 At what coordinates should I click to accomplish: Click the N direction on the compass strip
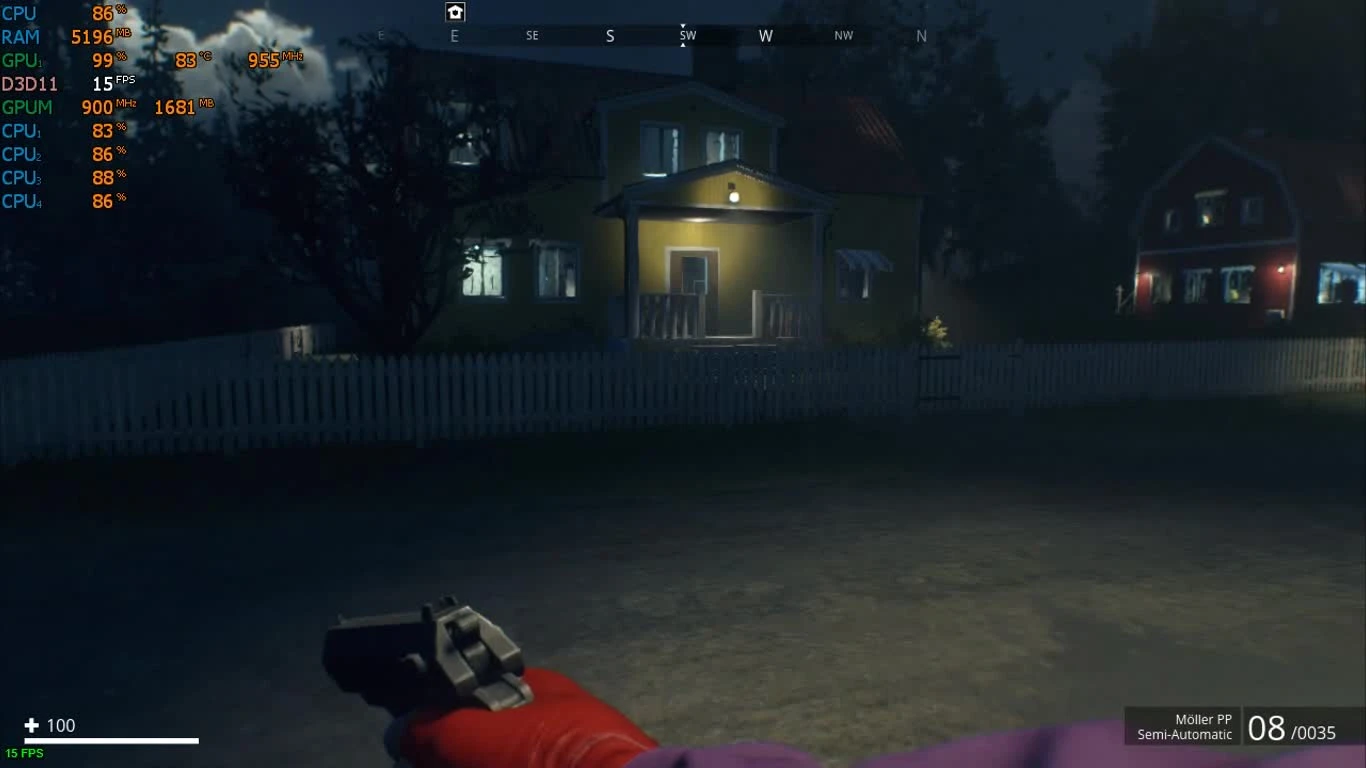pos(921,35)
